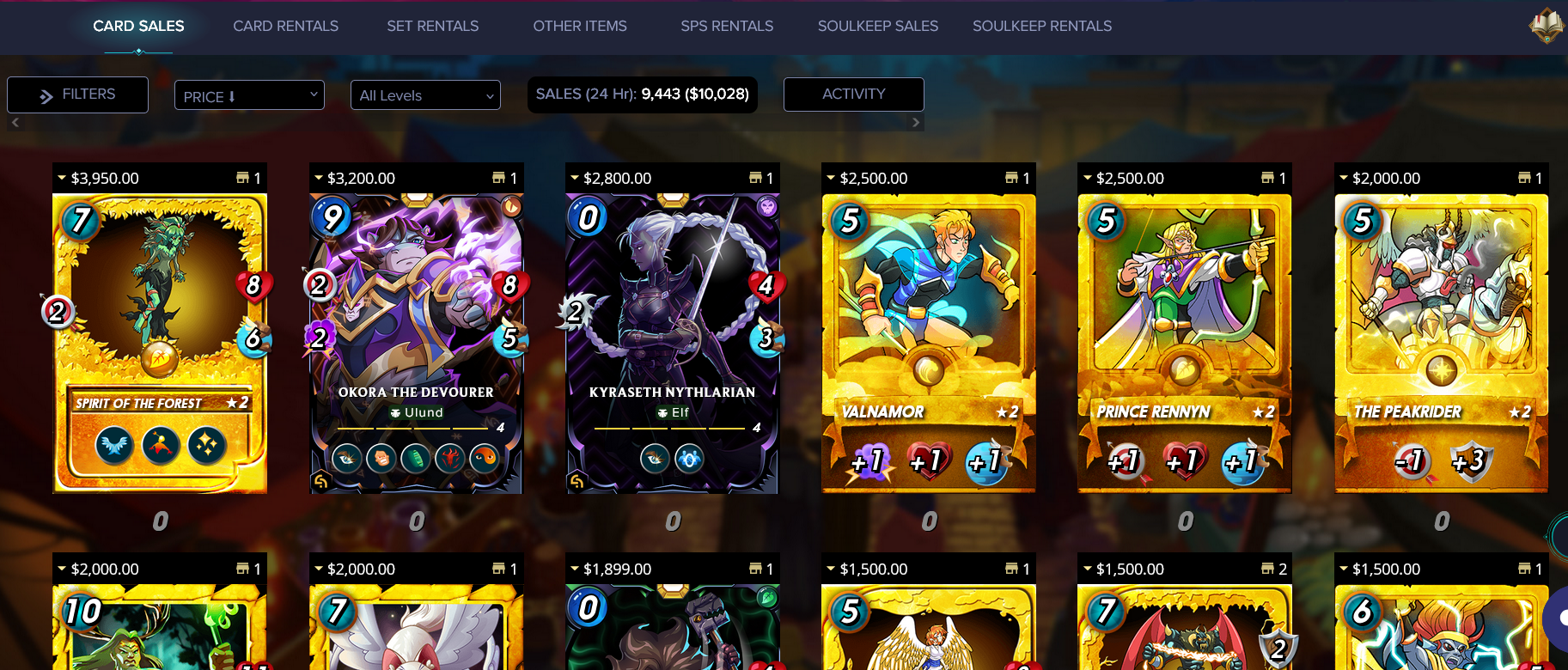Click the right arrow of the filter scrollbar
Viewport: 1568px width, 670px height.
(916, 123)
